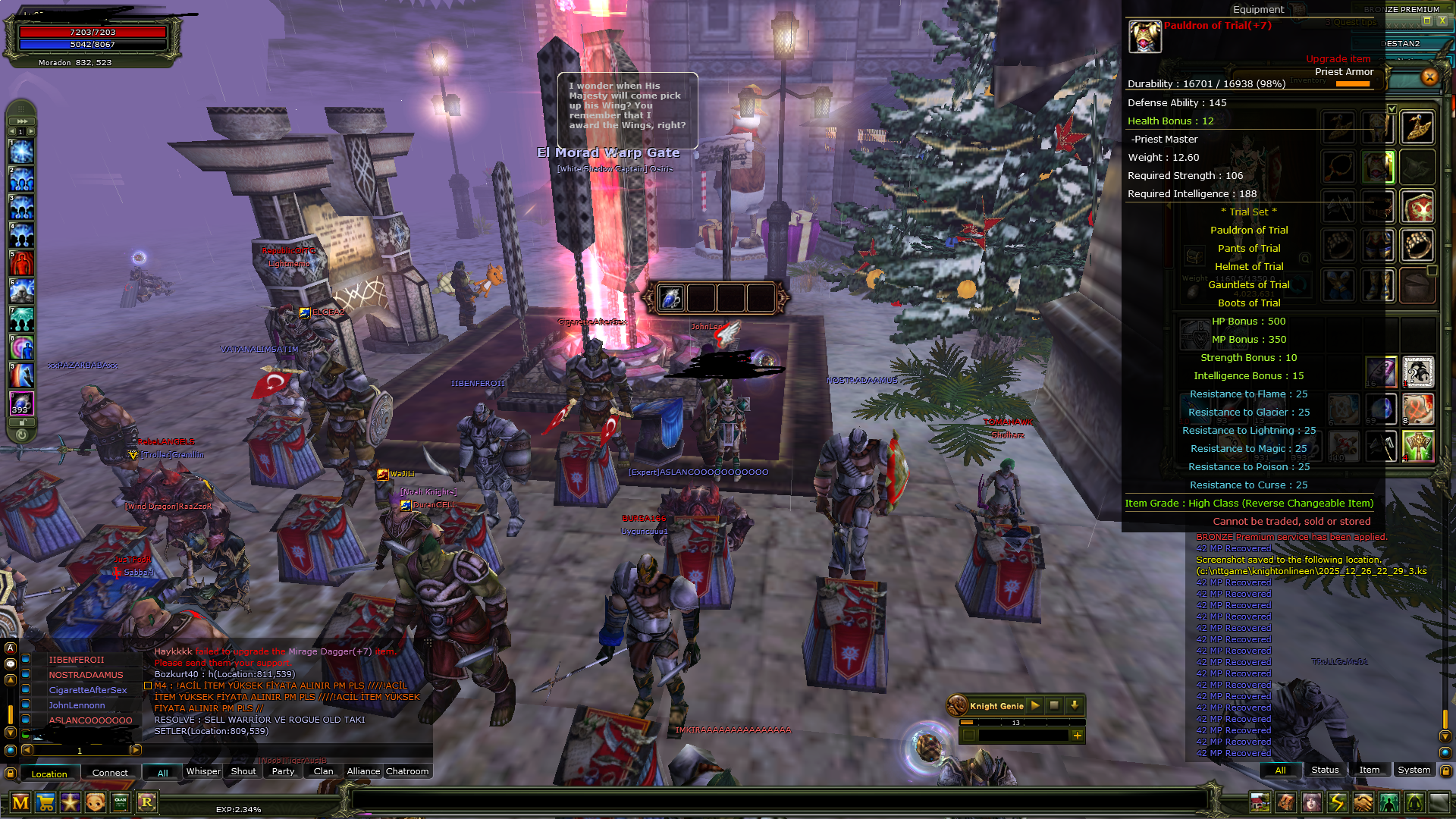
Task: Use the potion in the slot showing 393
Action: [x=21, y=403]
